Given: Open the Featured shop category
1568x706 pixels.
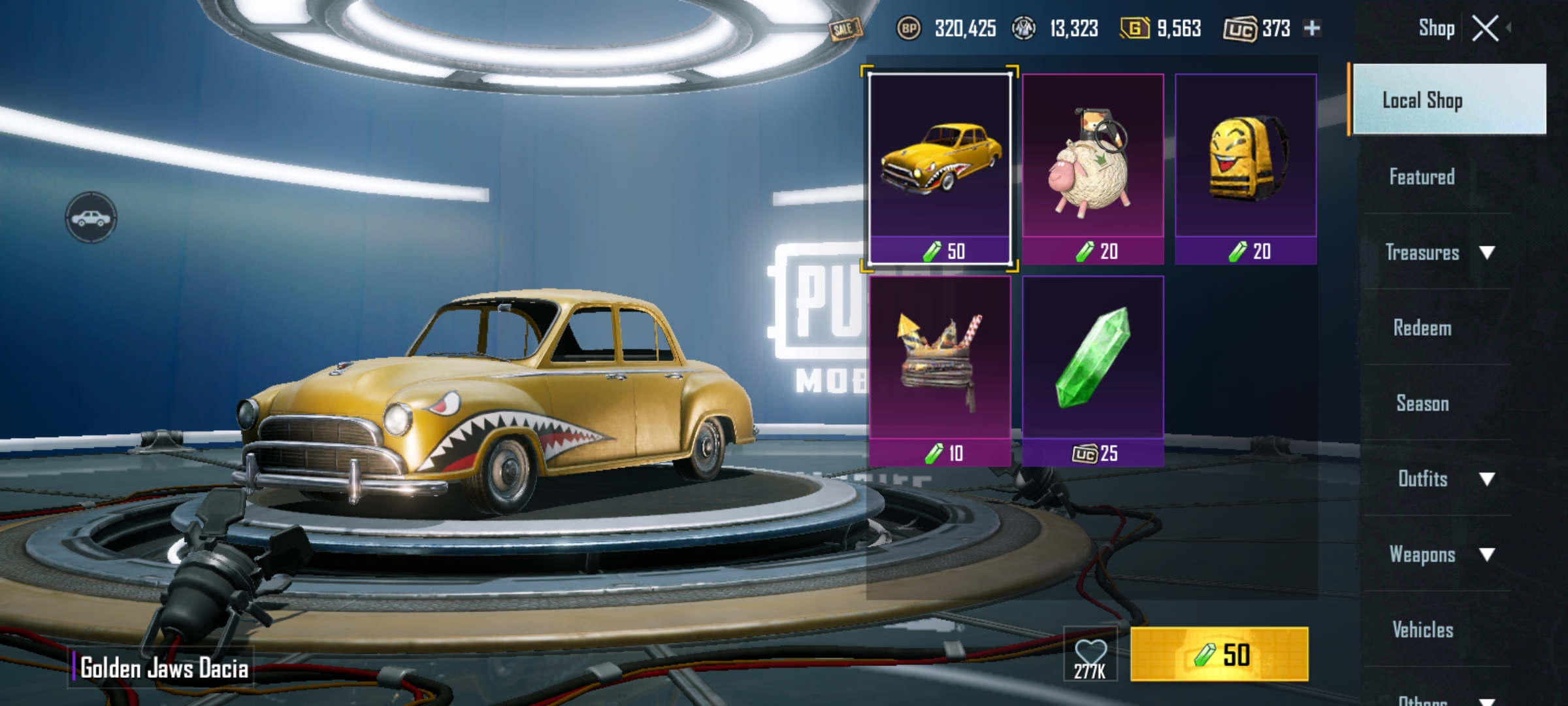Looking at the screenshot, I should (1422, 176).
